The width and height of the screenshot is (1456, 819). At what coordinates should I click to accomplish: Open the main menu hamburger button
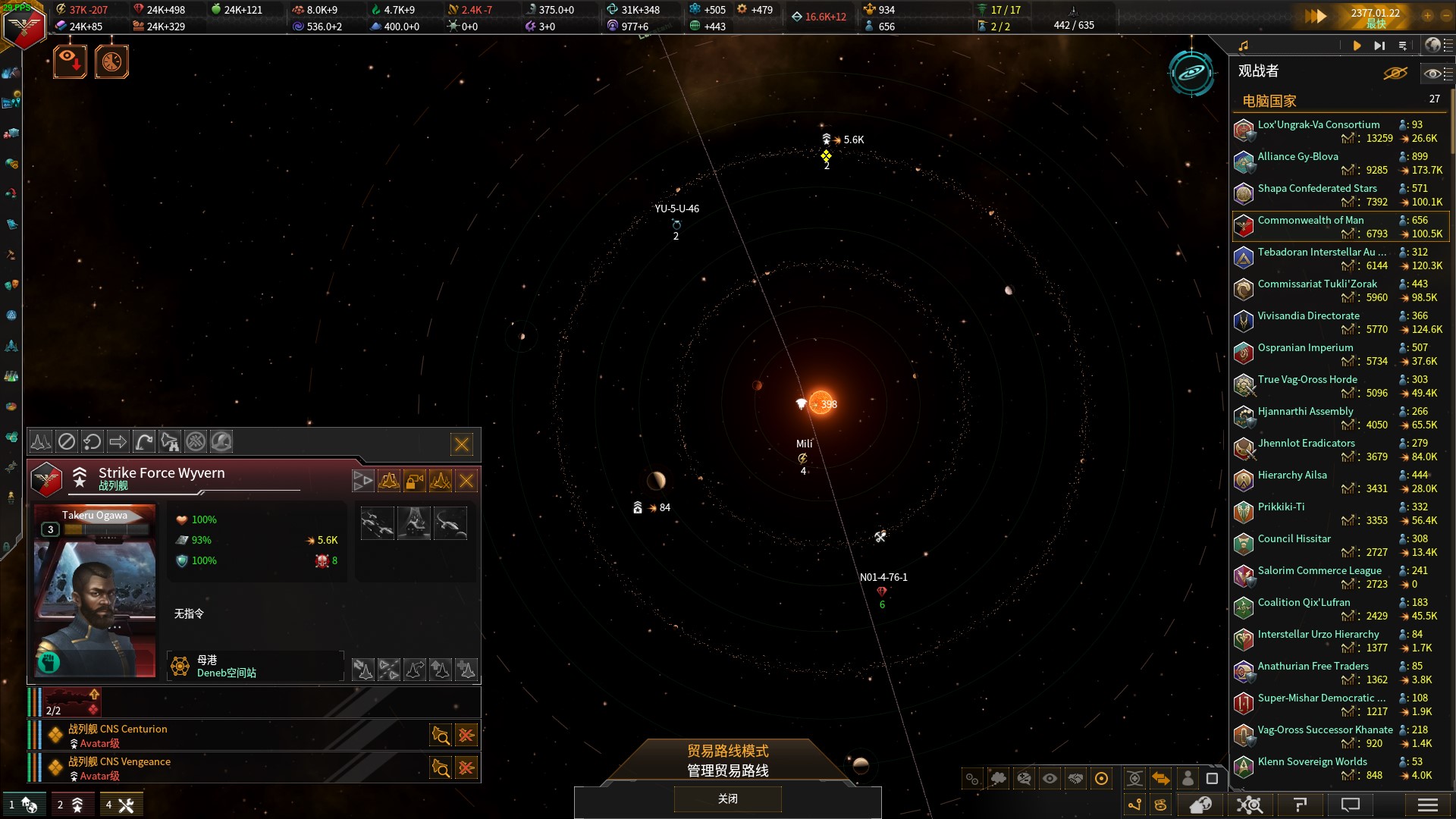pos(1427,805)
